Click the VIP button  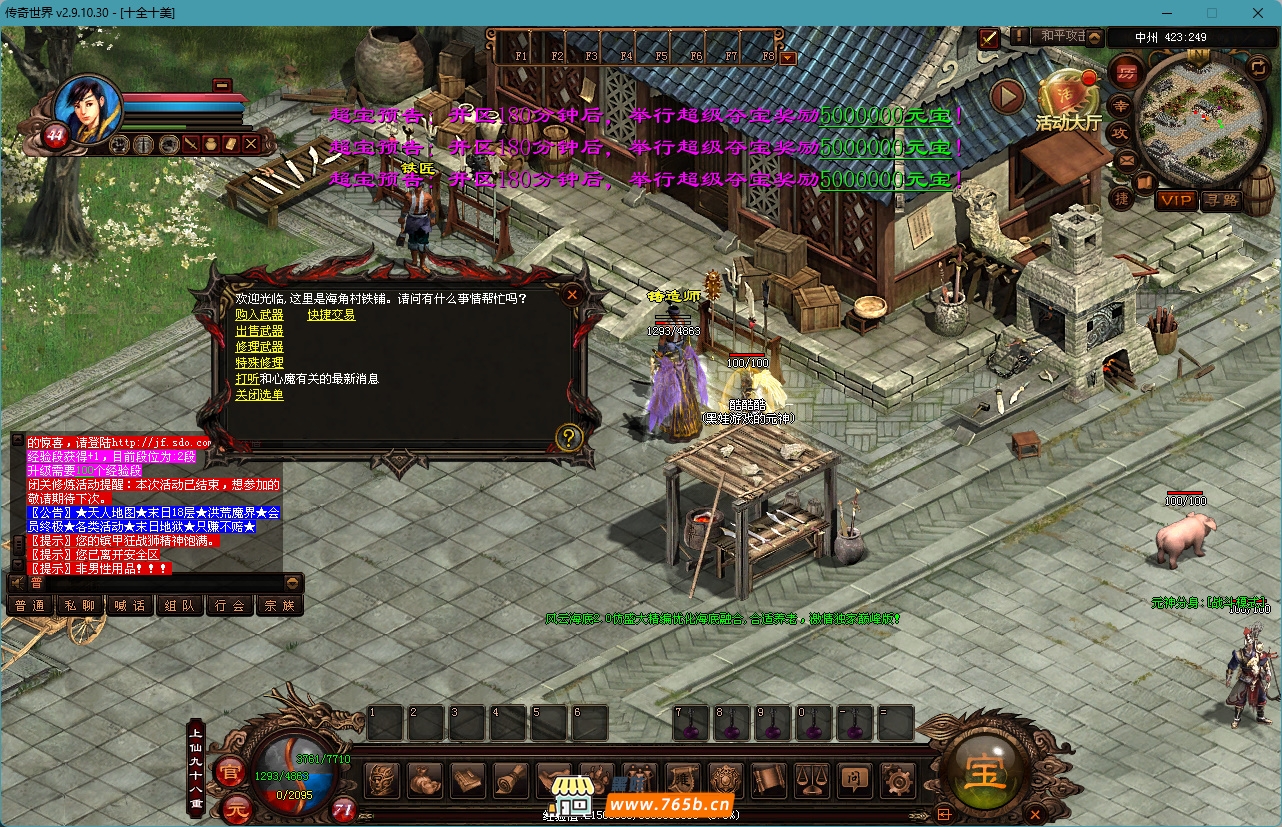(x=1176, y=200)
